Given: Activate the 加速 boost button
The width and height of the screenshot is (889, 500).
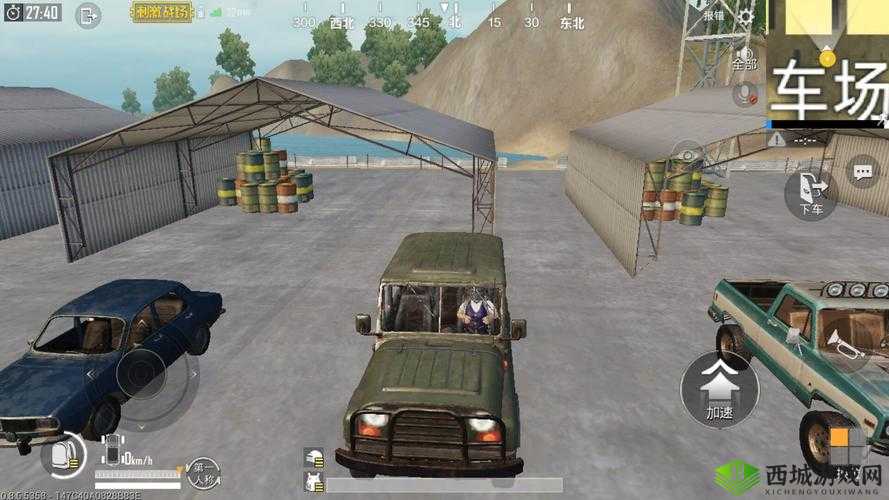Looking at the screenshot, I should [713, 389].
